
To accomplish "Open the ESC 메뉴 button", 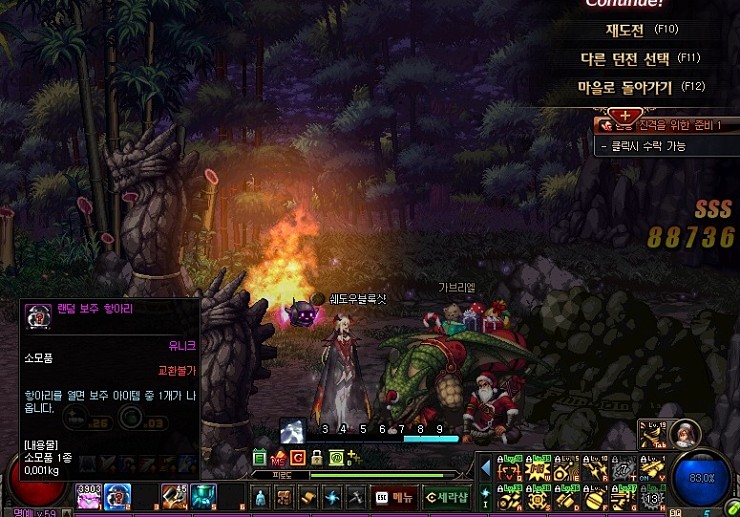I will point(393,496).
